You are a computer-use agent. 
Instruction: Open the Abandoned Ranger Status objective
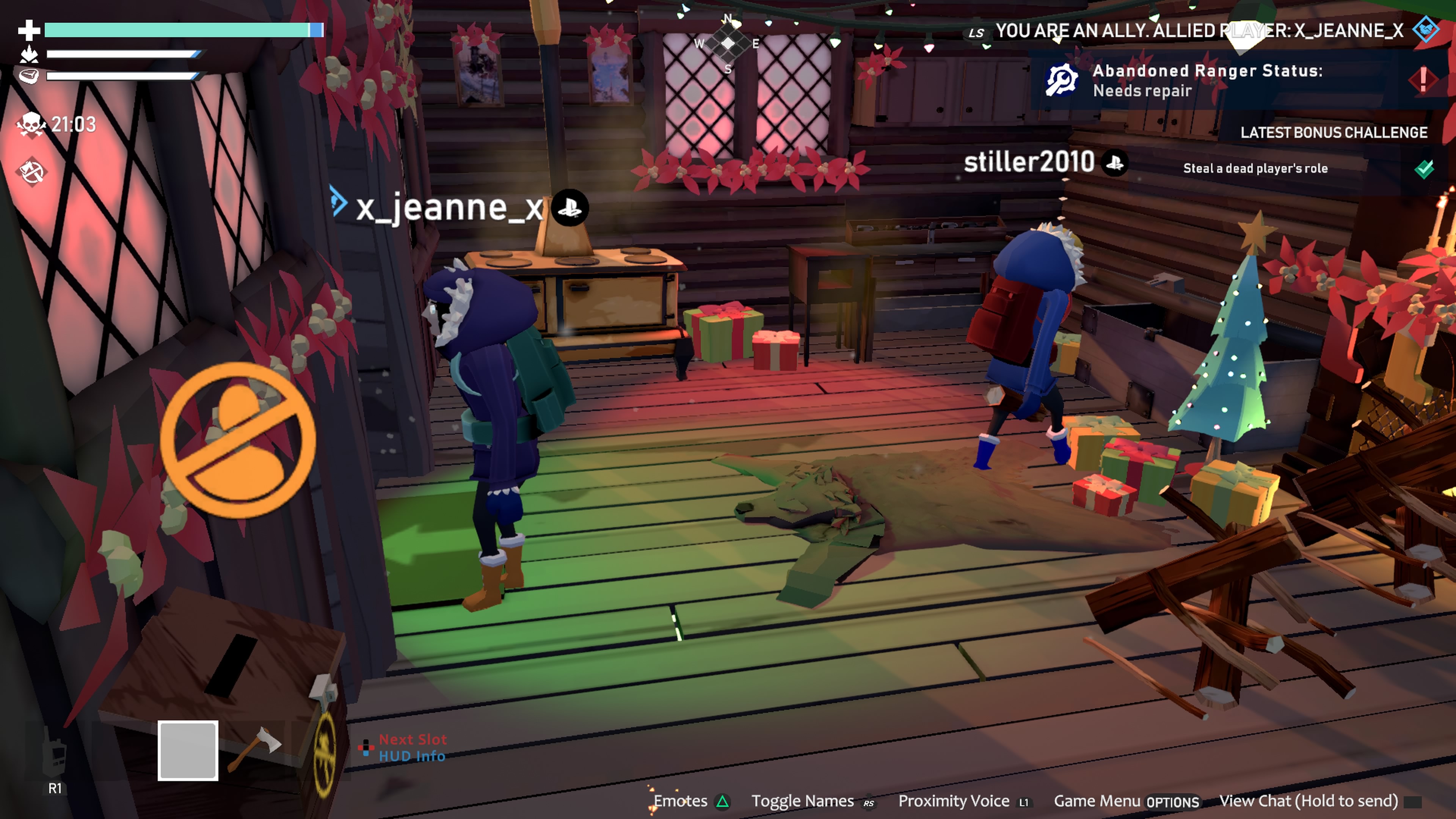coord(1207,80)
